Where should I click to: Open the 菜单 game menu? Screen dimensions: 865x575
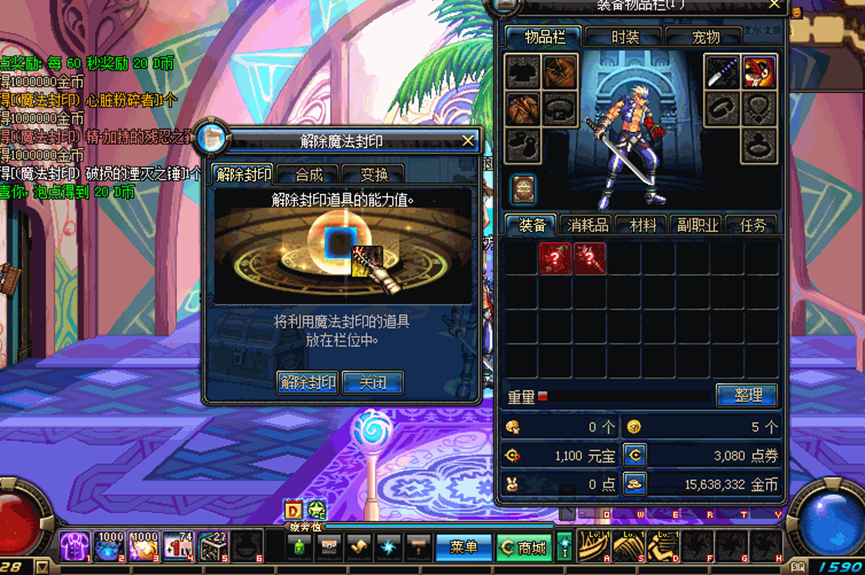point(463,547)
